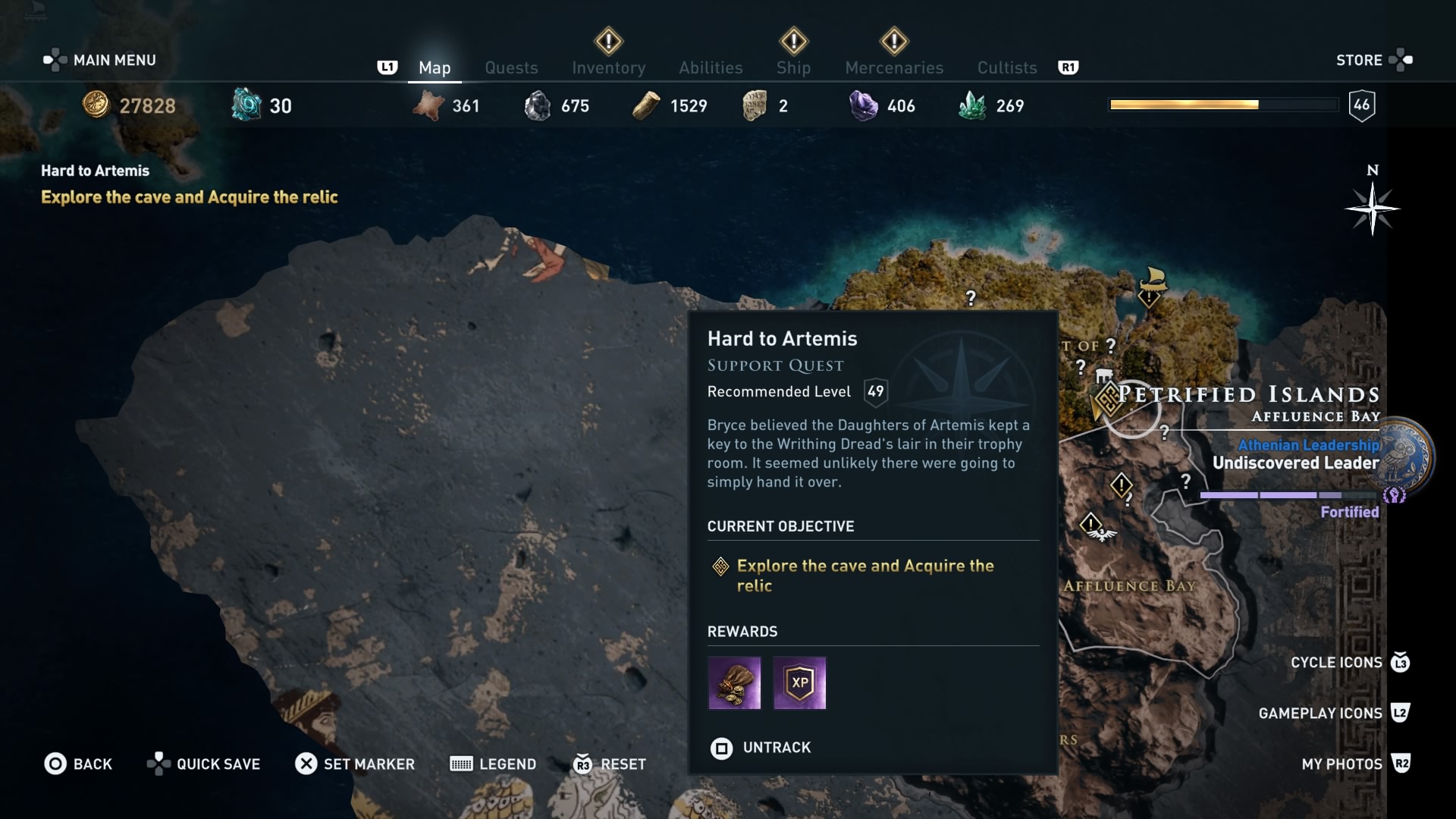Switch to the Quests tab
The image size is (1456, 819).
click(x=511, y=67)
